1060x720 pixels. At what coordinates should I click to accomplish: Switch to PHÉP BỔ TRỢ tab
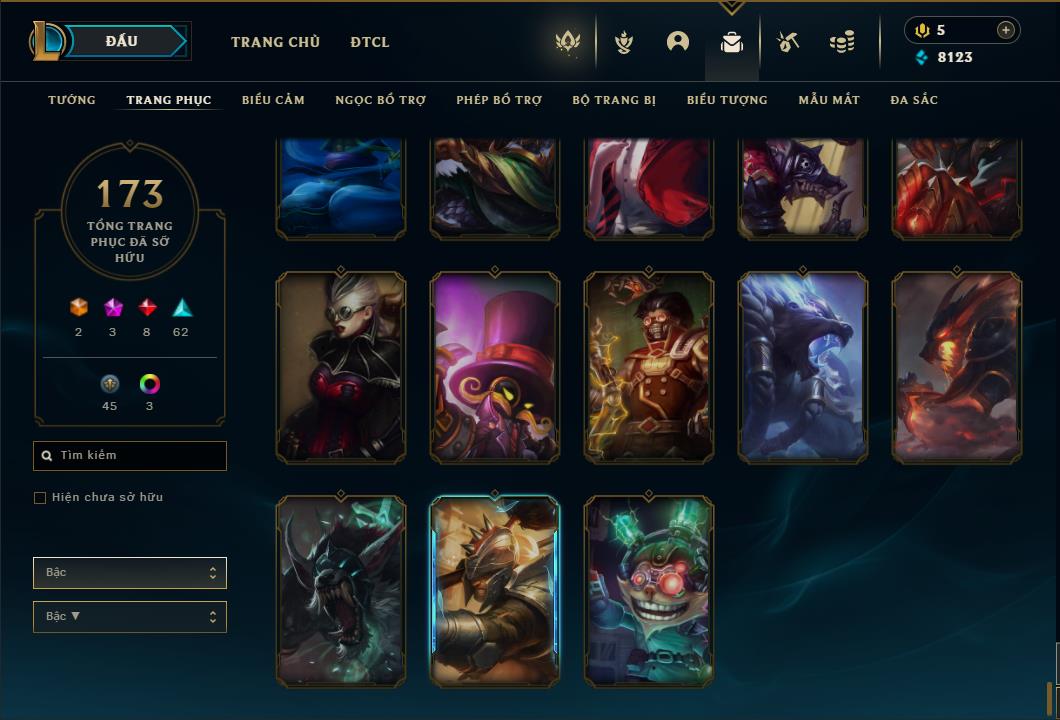point(499,100)
